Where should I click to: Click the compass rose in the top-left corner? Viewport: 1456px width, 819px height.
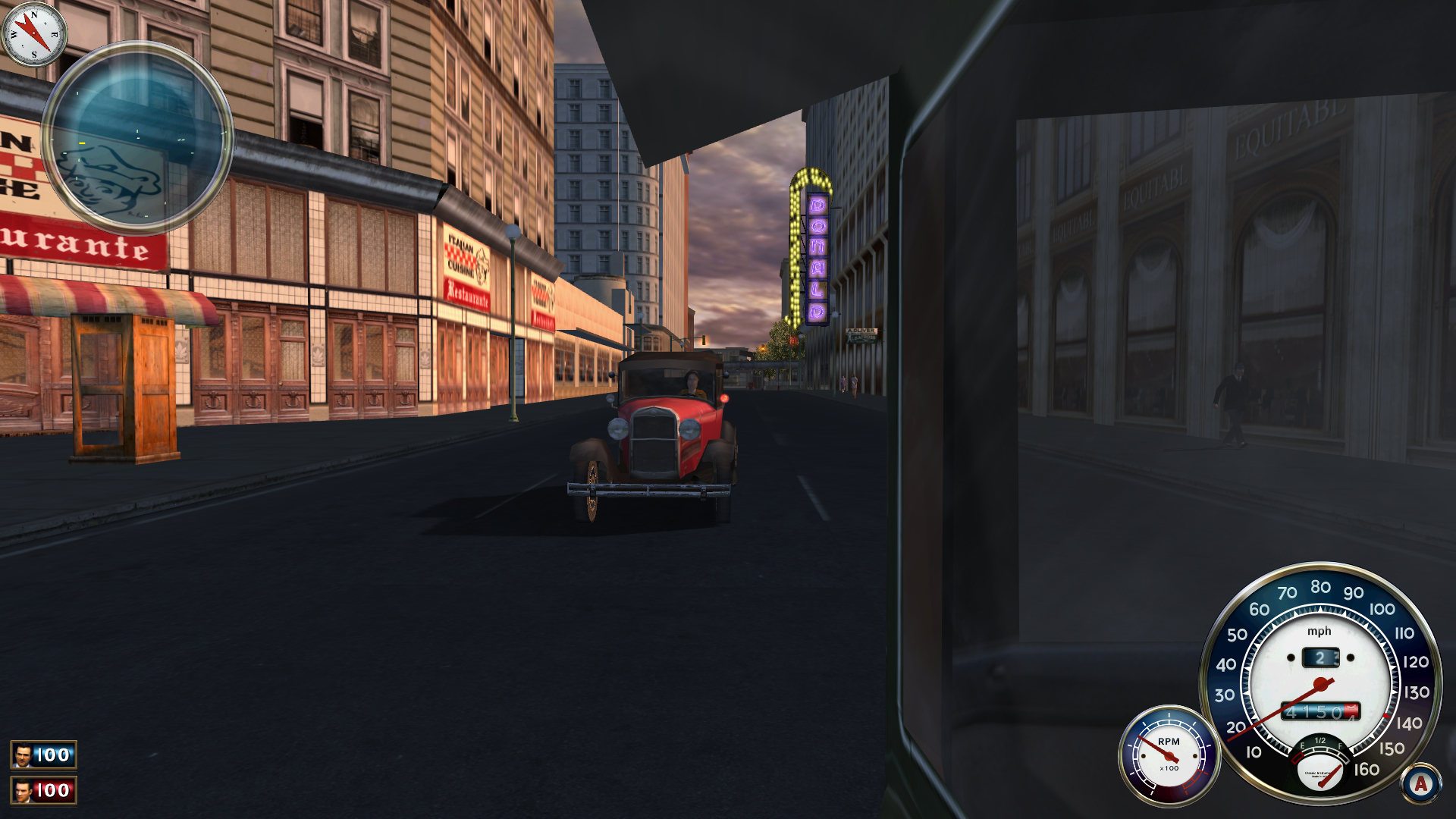(32, 33)
